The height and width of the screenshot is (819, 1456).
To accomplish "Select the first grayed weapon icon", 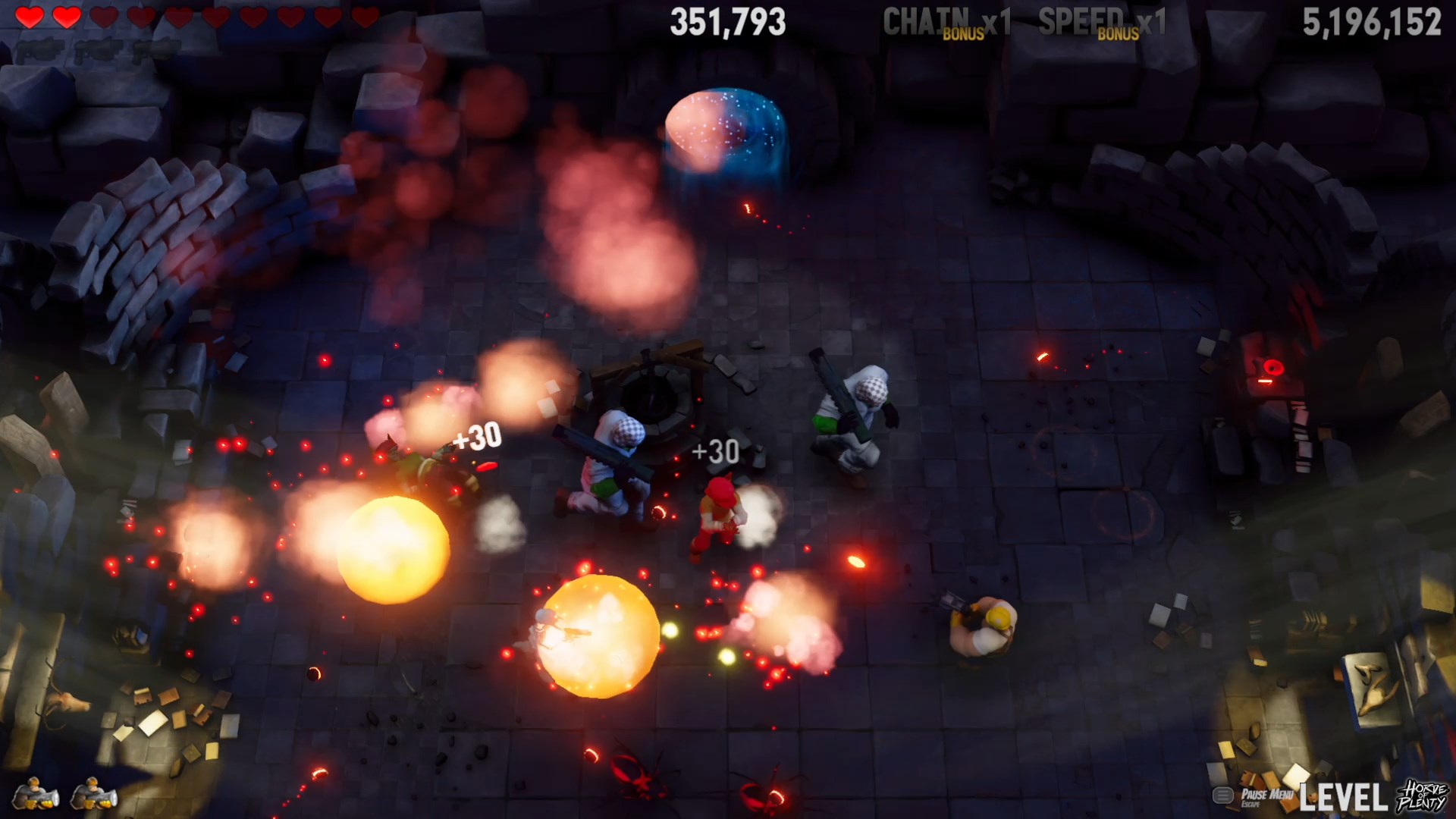I will [39, 51].
